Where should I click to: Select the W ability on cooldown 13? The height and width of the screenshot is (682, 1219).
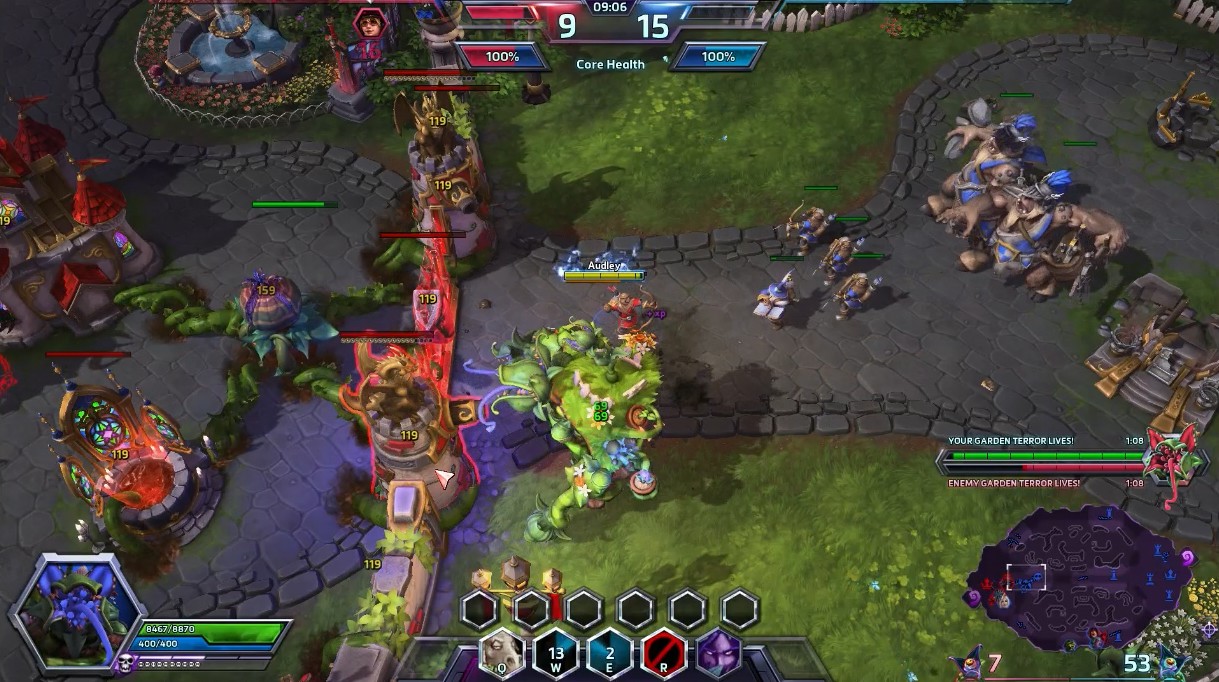557,653
